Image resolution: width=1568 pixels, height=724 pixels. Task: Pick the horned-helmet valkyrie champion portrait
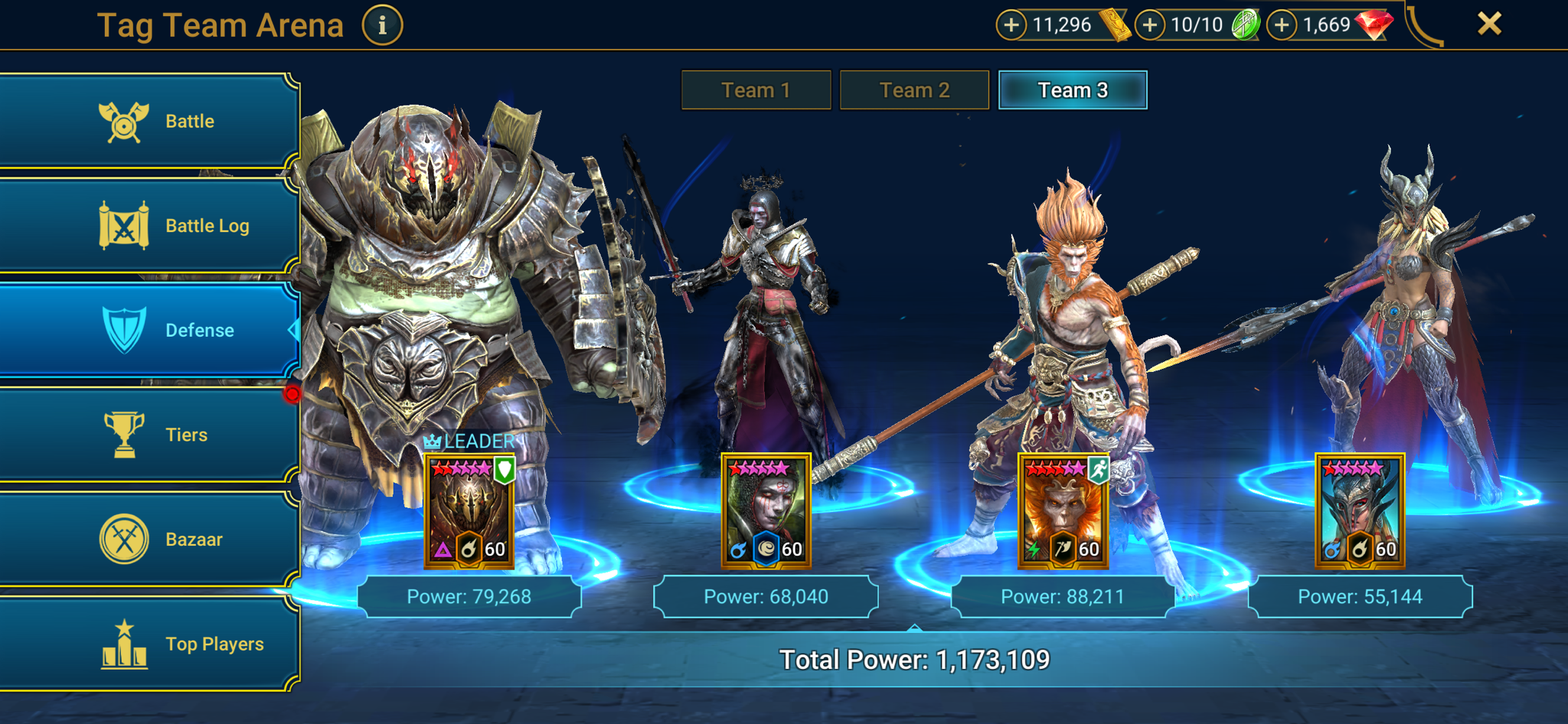pos(1360,511)
